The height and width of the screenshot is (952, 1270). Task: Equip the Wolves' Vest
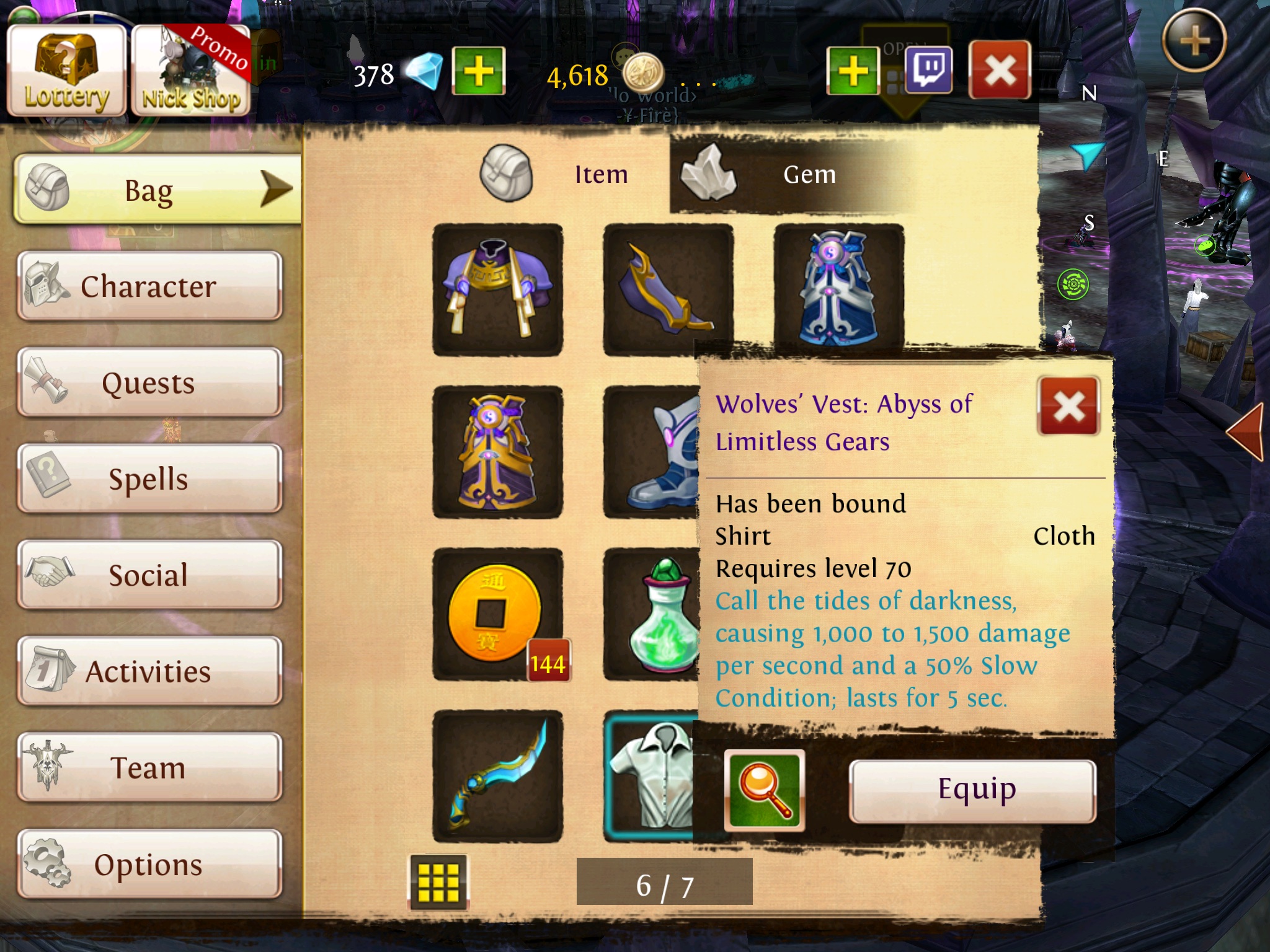click(x=972, y=791)
